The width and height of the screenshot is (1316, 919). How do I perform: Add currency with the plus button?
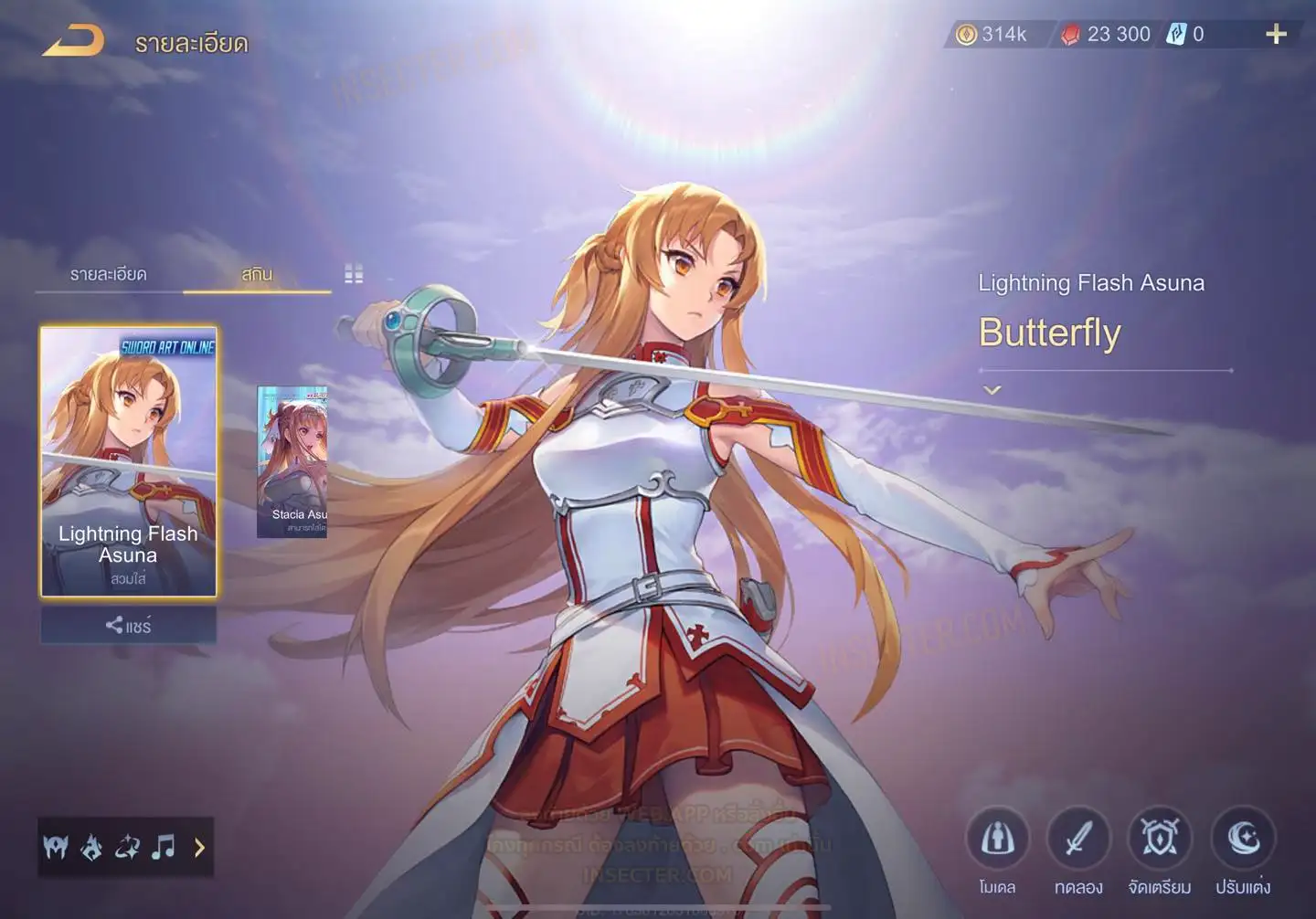pos(1276,35)
